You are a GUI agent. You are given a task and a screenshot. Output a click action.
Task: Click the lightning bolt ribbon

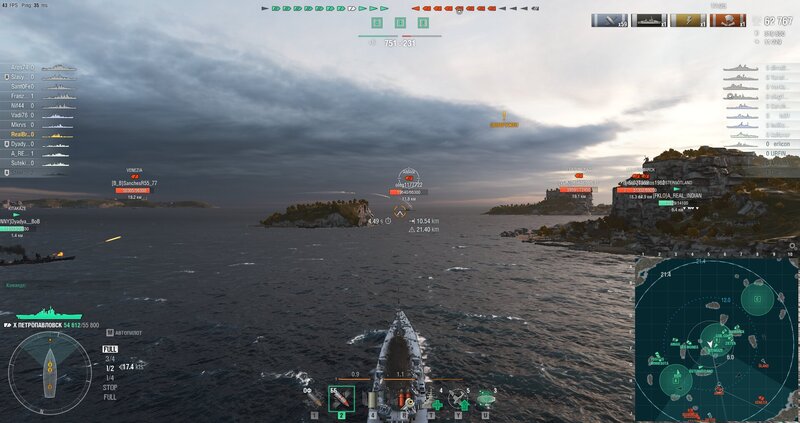(688, 20)
